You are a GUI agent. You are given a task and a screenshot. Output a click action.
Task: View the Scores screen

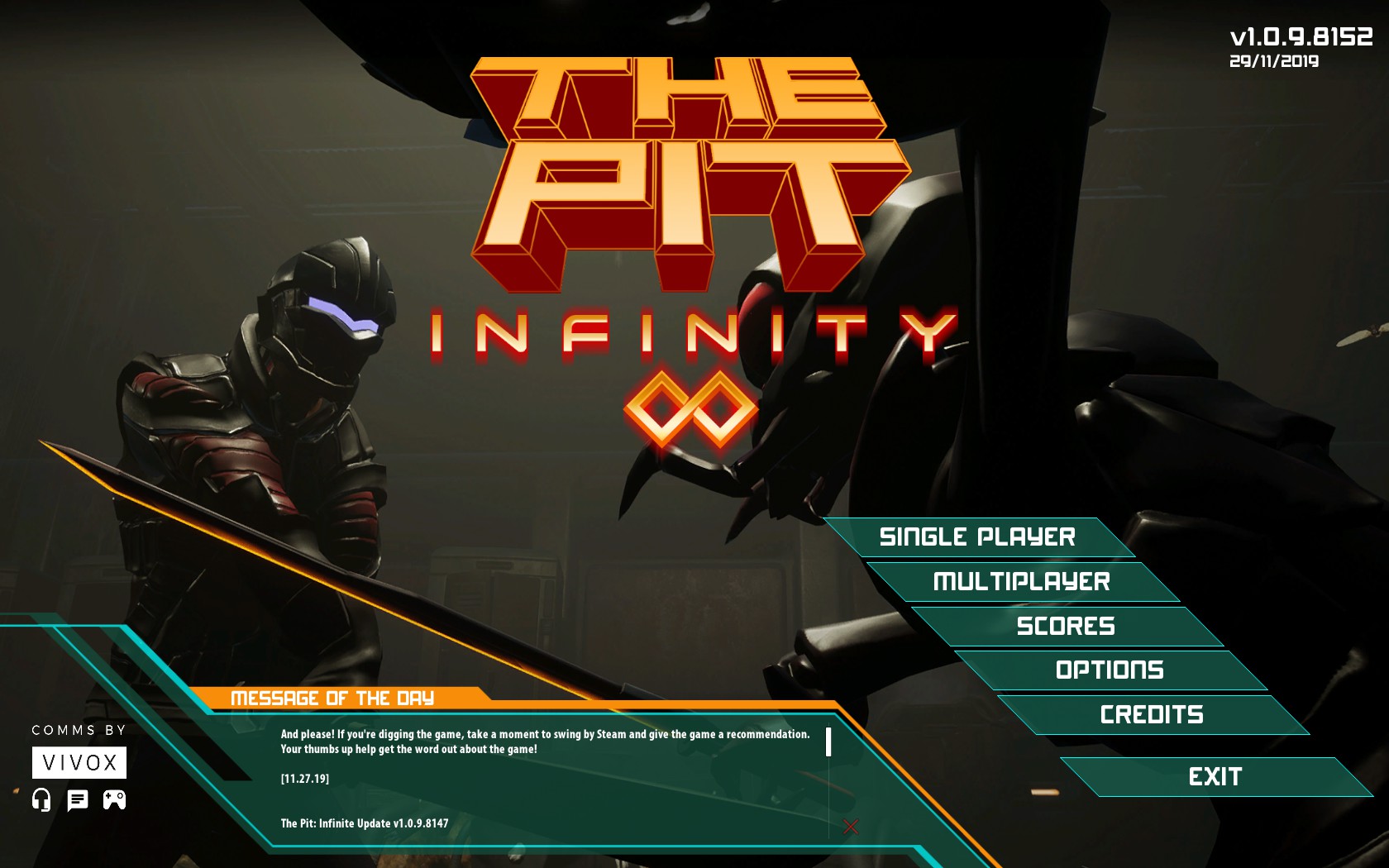1069,626
